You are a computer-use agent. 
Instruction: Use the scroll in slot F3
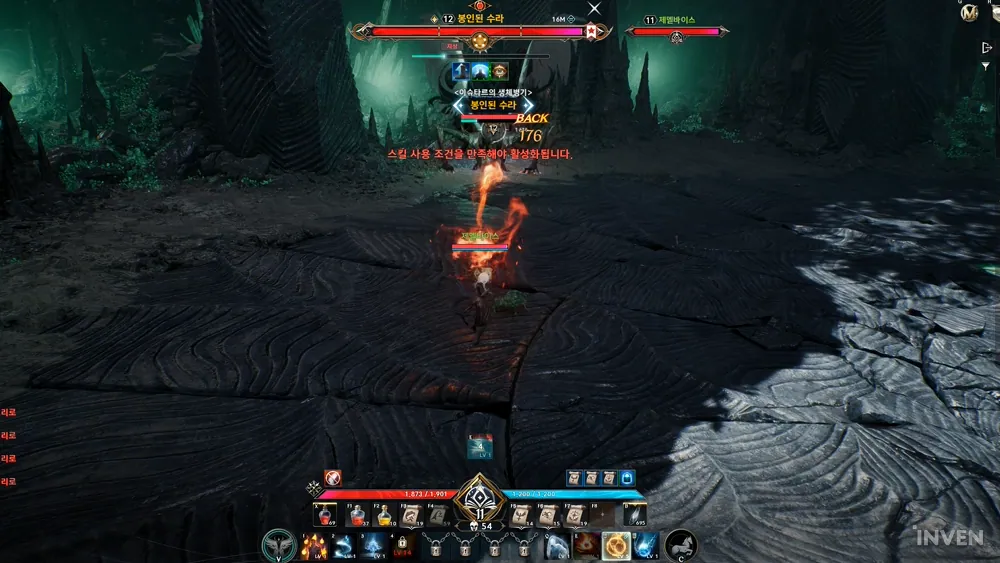coord(410,516)
